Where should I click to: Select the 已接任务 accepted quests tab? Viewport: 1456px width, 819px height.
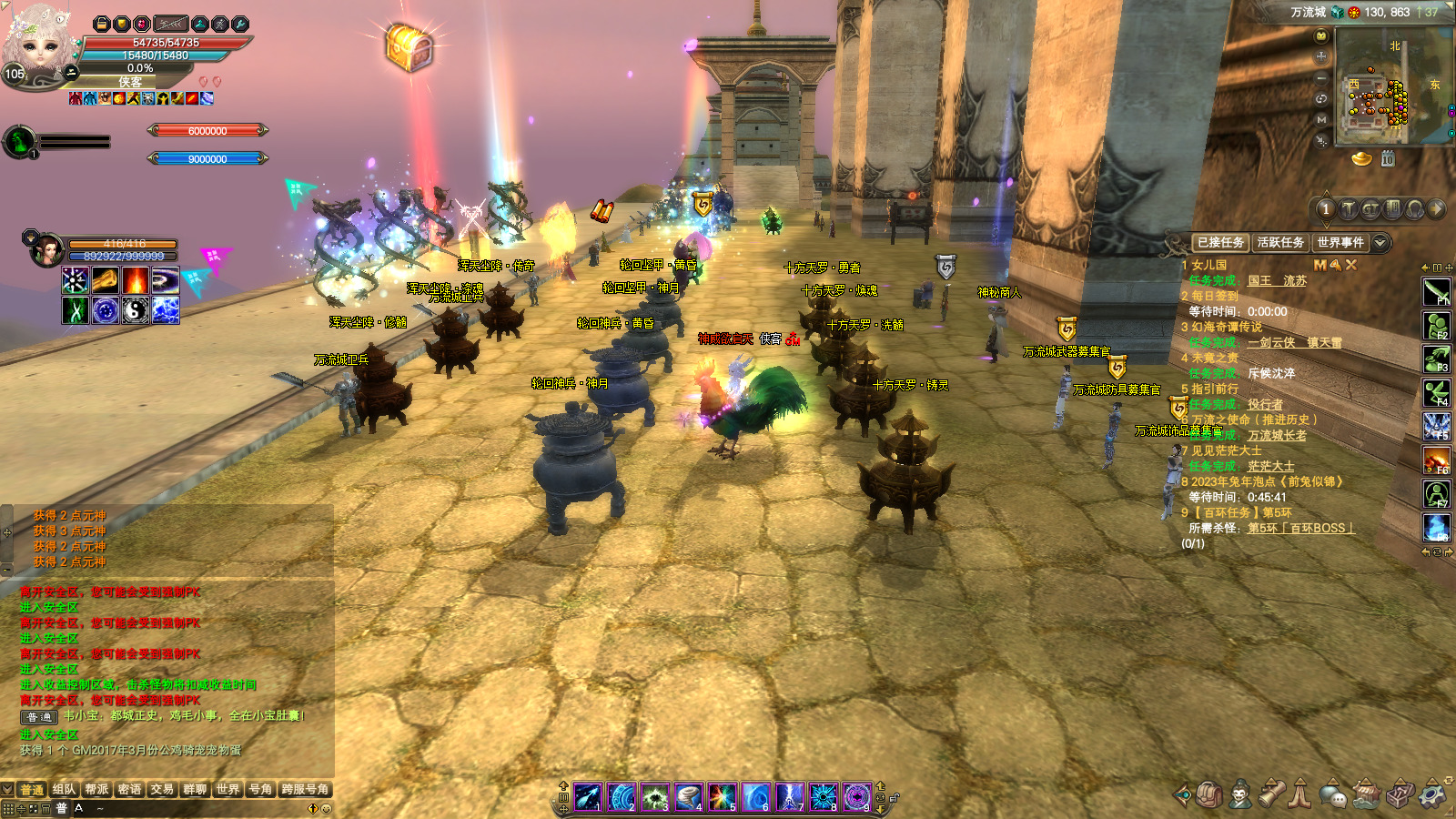coord(1220,242)
